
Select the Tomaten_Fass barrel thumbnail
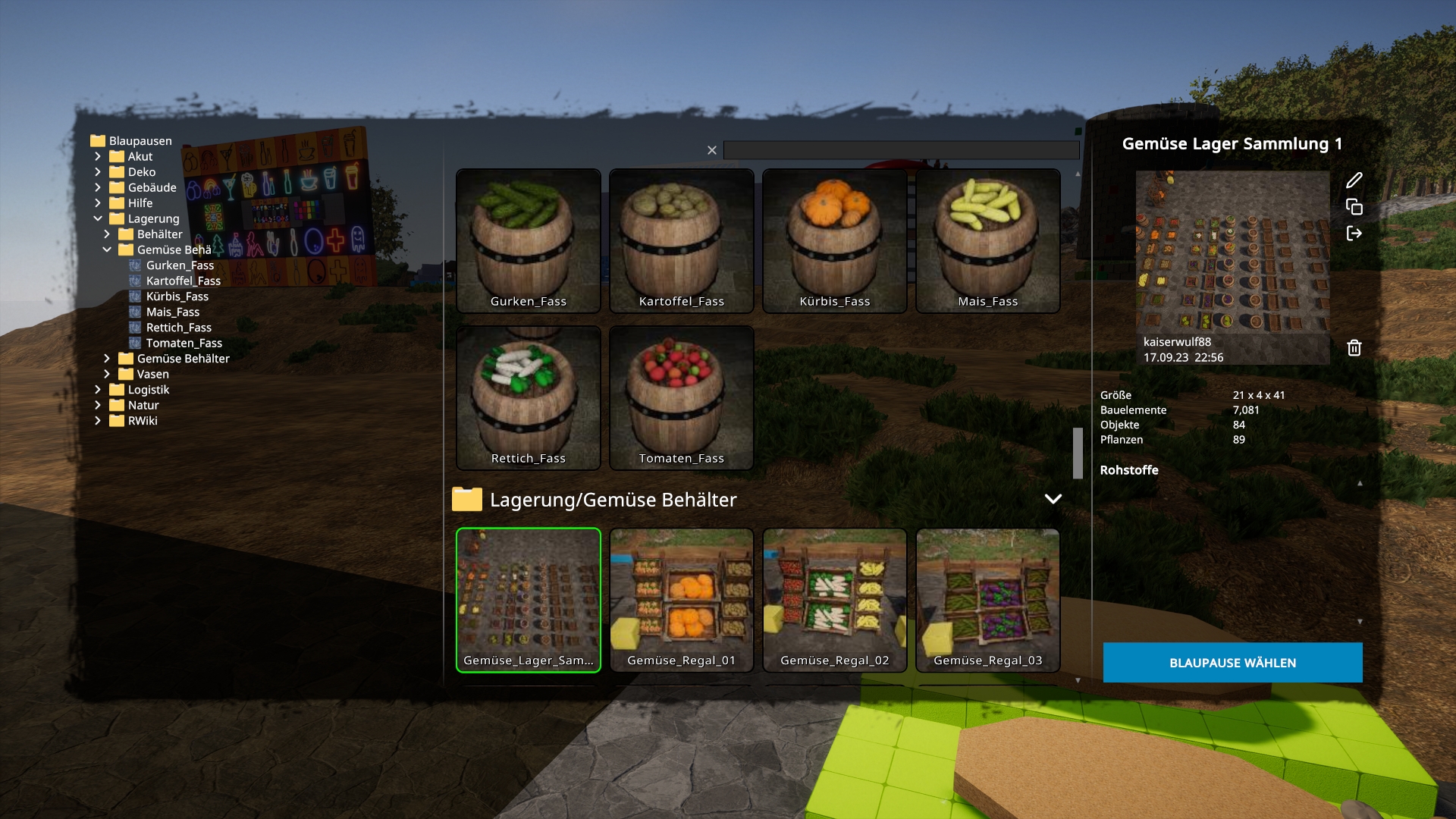[x=682, y=397]
